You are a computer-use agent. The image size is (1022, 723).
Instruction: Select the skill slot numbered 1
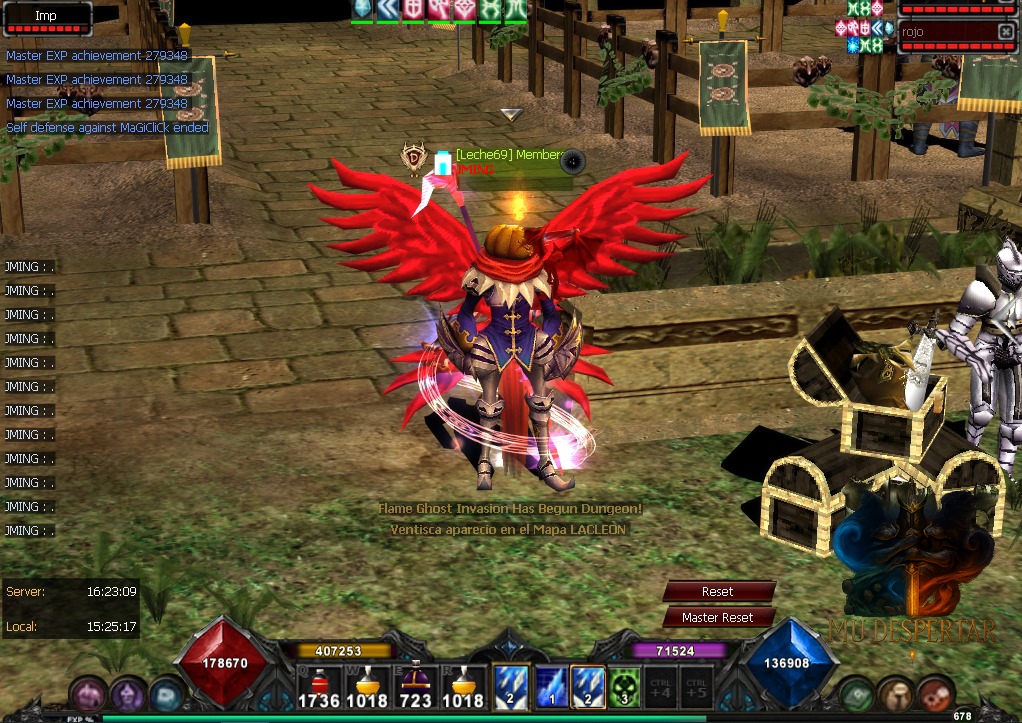click(x=552, y=687)
